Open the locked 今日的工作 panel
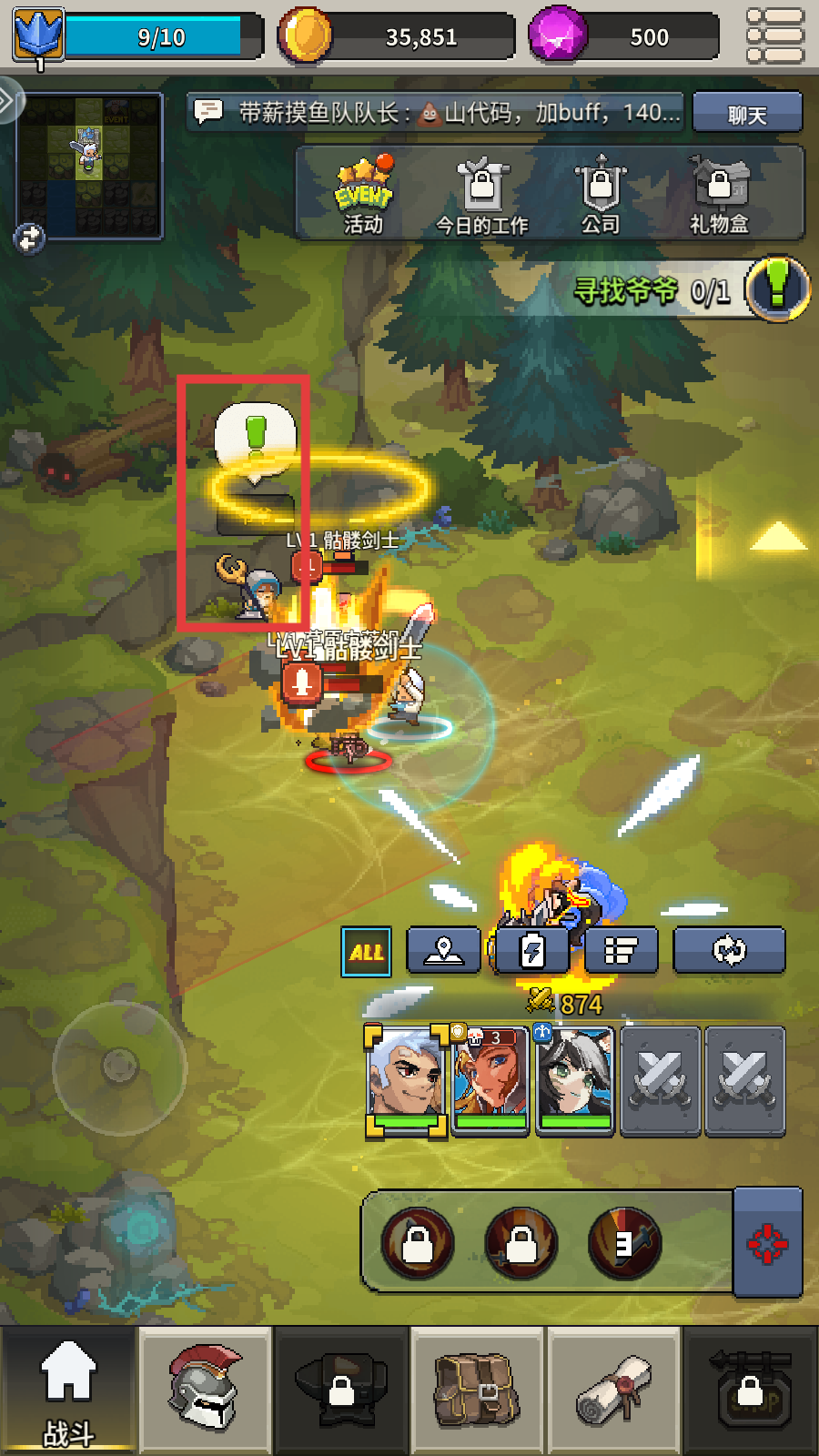The image size is (819, 1456). tap(481, 196)
